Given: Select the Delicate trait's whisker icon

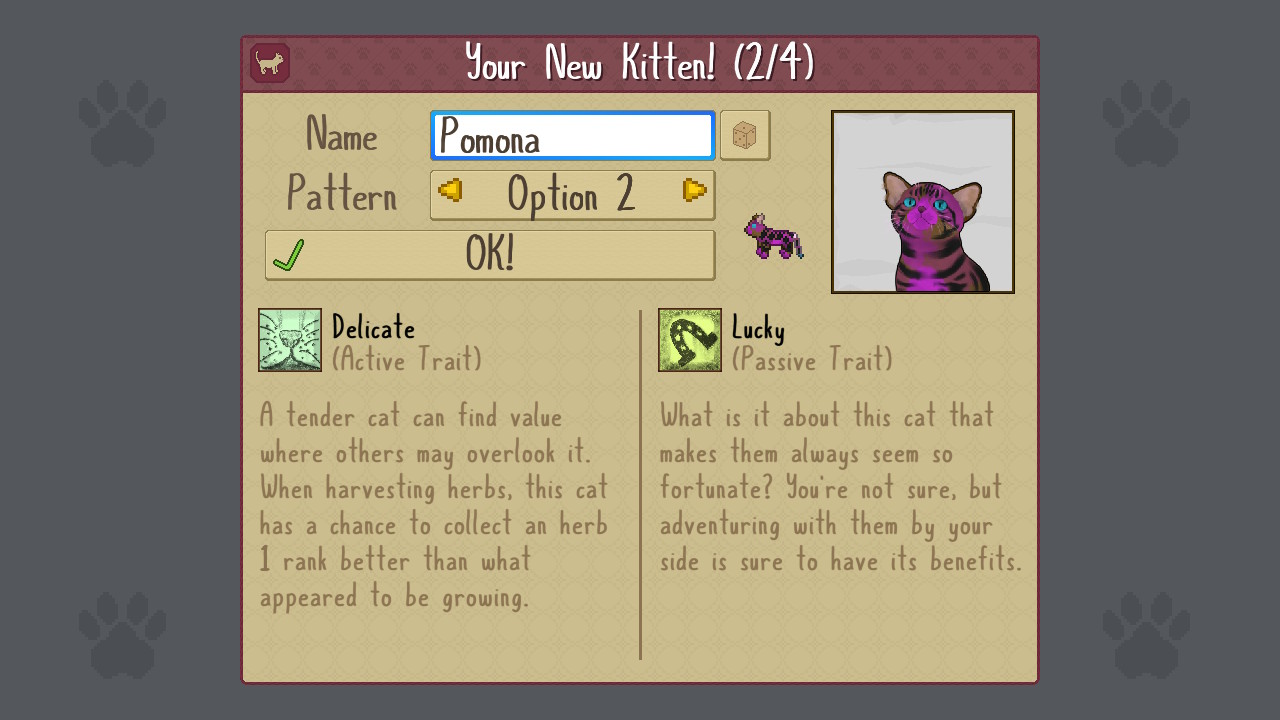Looking at the screenshot, I should click(289, 342).
